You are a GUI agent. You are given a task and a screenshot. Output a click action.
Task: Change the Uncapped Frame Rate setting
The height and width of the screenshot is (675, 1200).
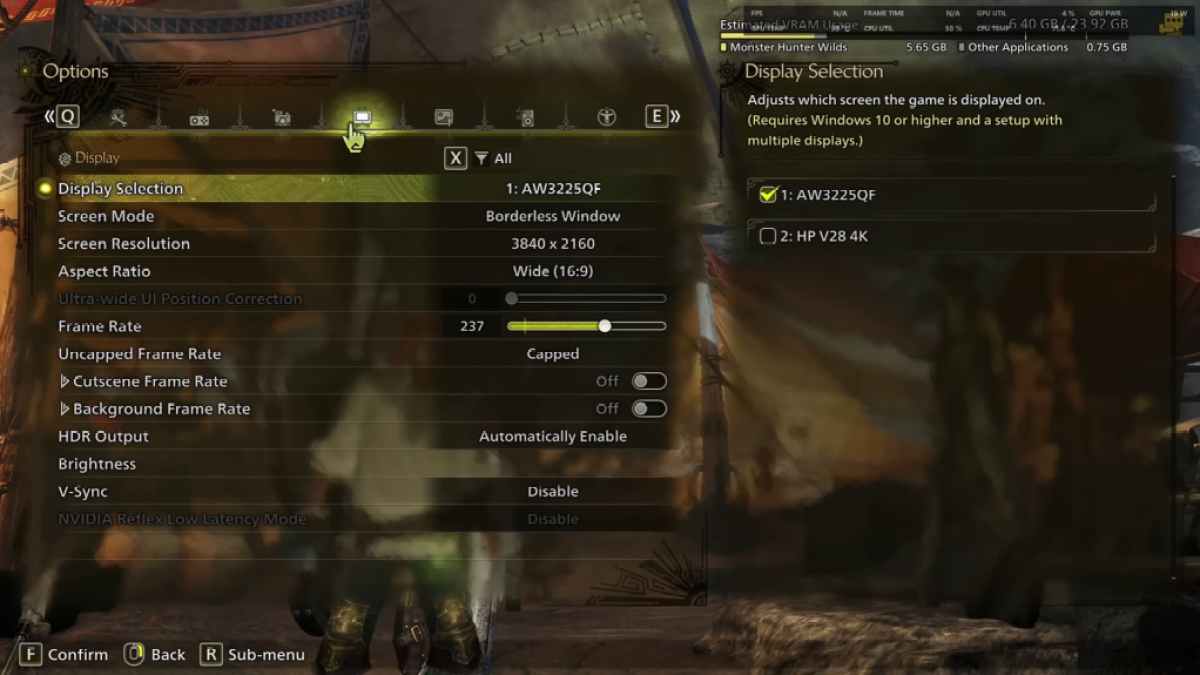pos(552,354)
